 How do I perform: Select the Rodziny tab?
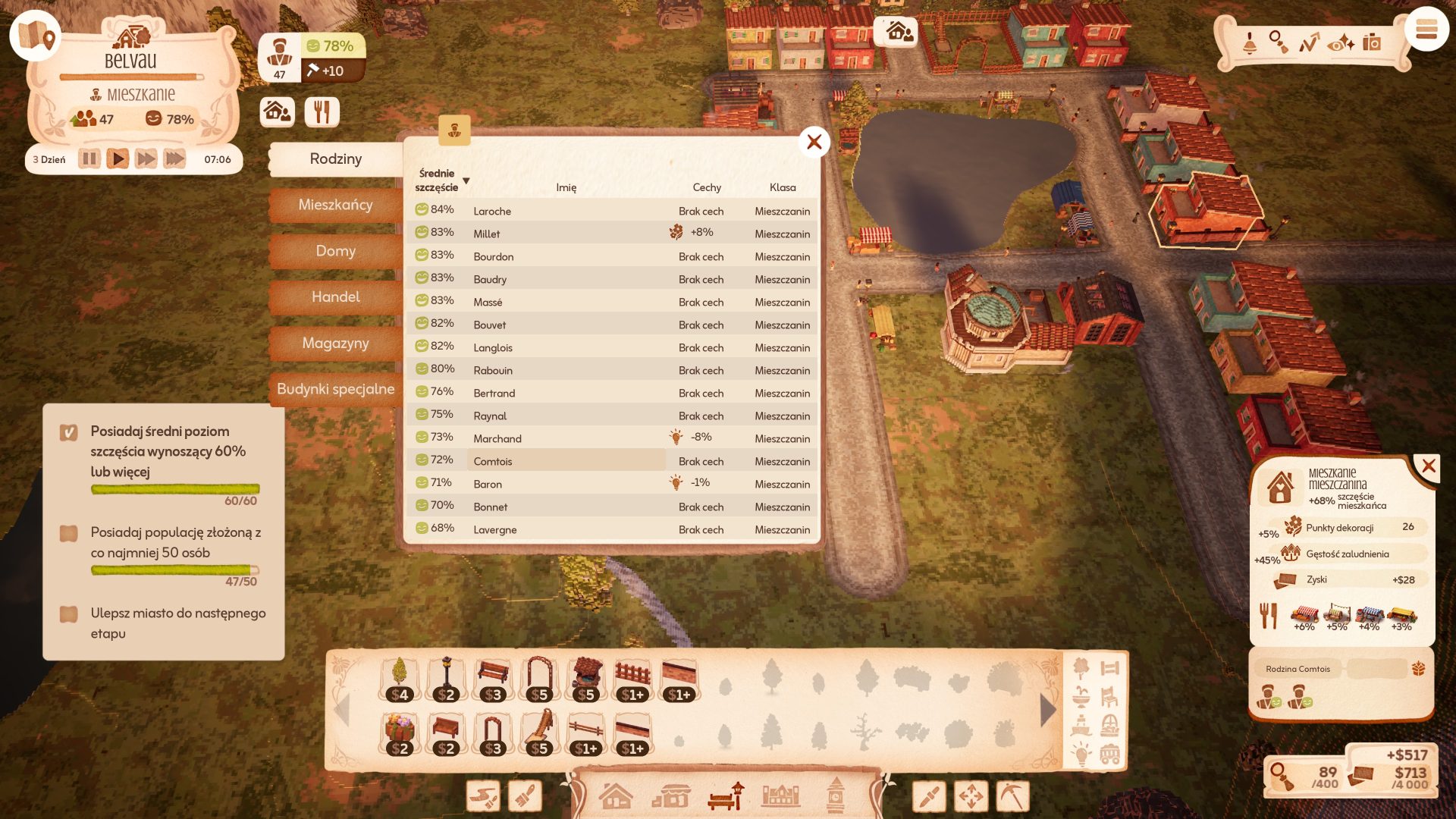click(335, 159)
